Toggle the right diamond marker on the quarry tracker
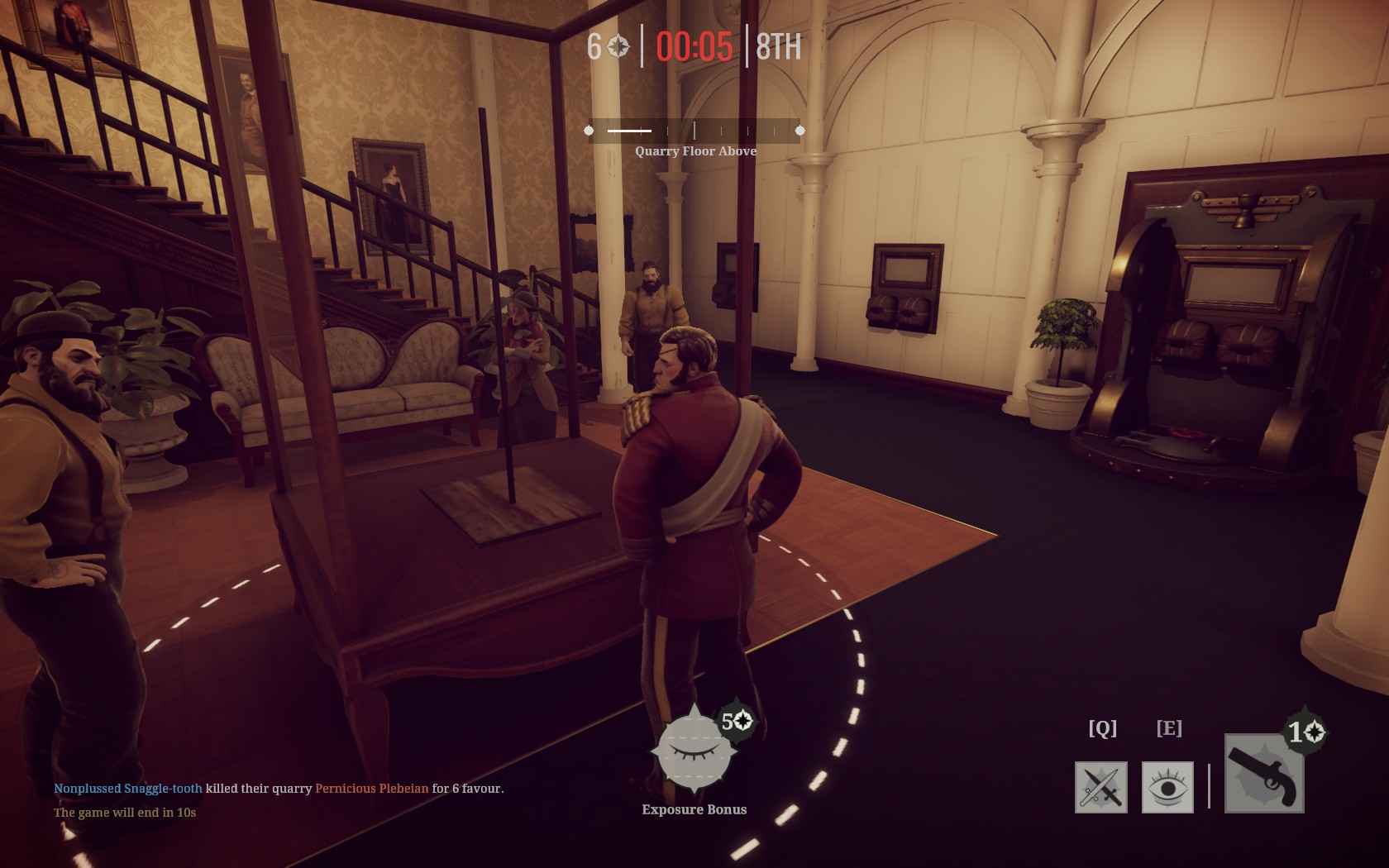This screenshot has height=868, width=1389. [x=800, y=130]
